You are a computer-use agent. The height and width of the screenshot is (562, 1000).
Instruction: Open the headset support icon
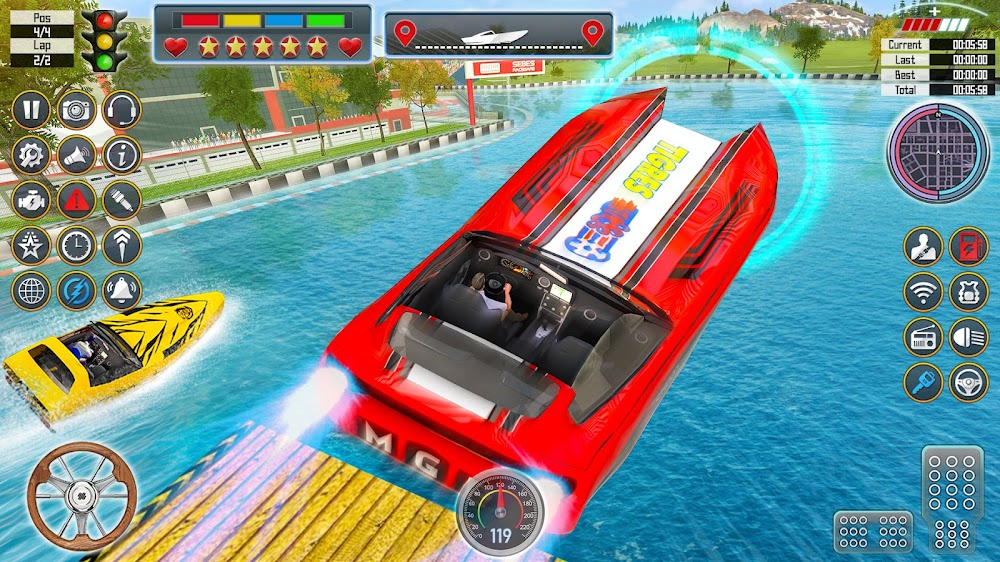coord(122,110)
